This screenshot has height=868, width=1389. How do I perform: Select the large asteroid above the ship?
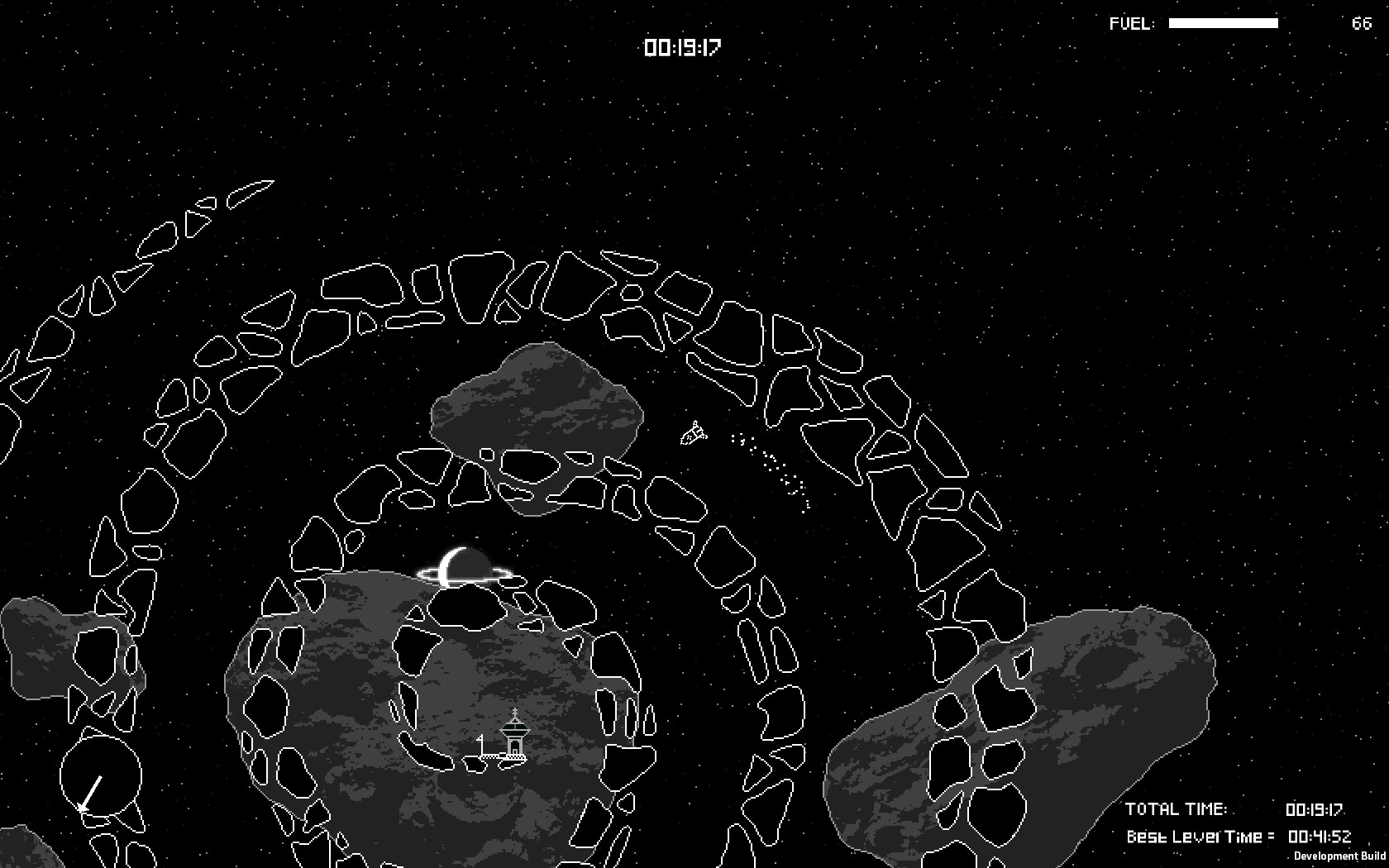tap(537, 413)
